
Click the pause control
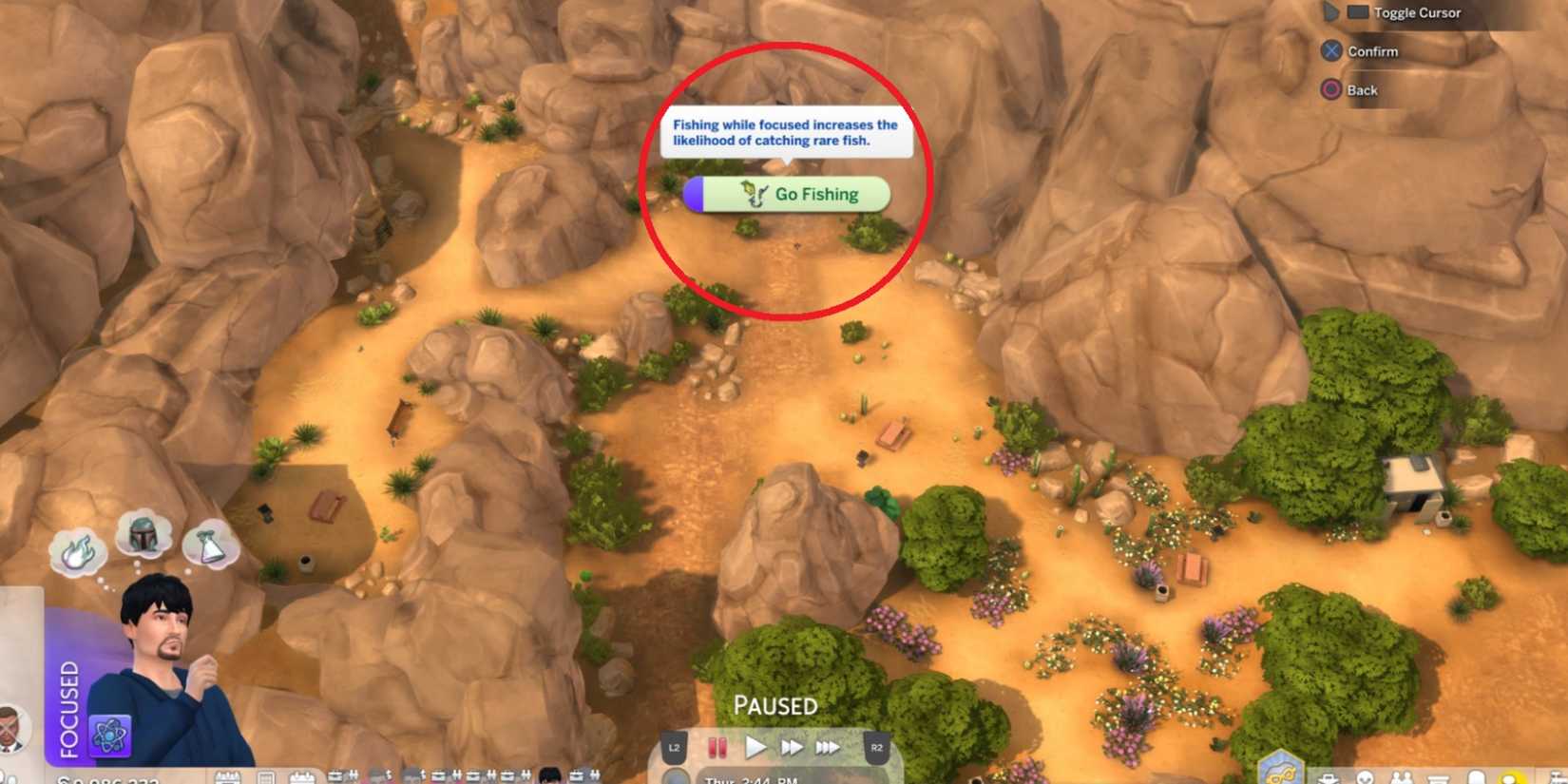717,748
